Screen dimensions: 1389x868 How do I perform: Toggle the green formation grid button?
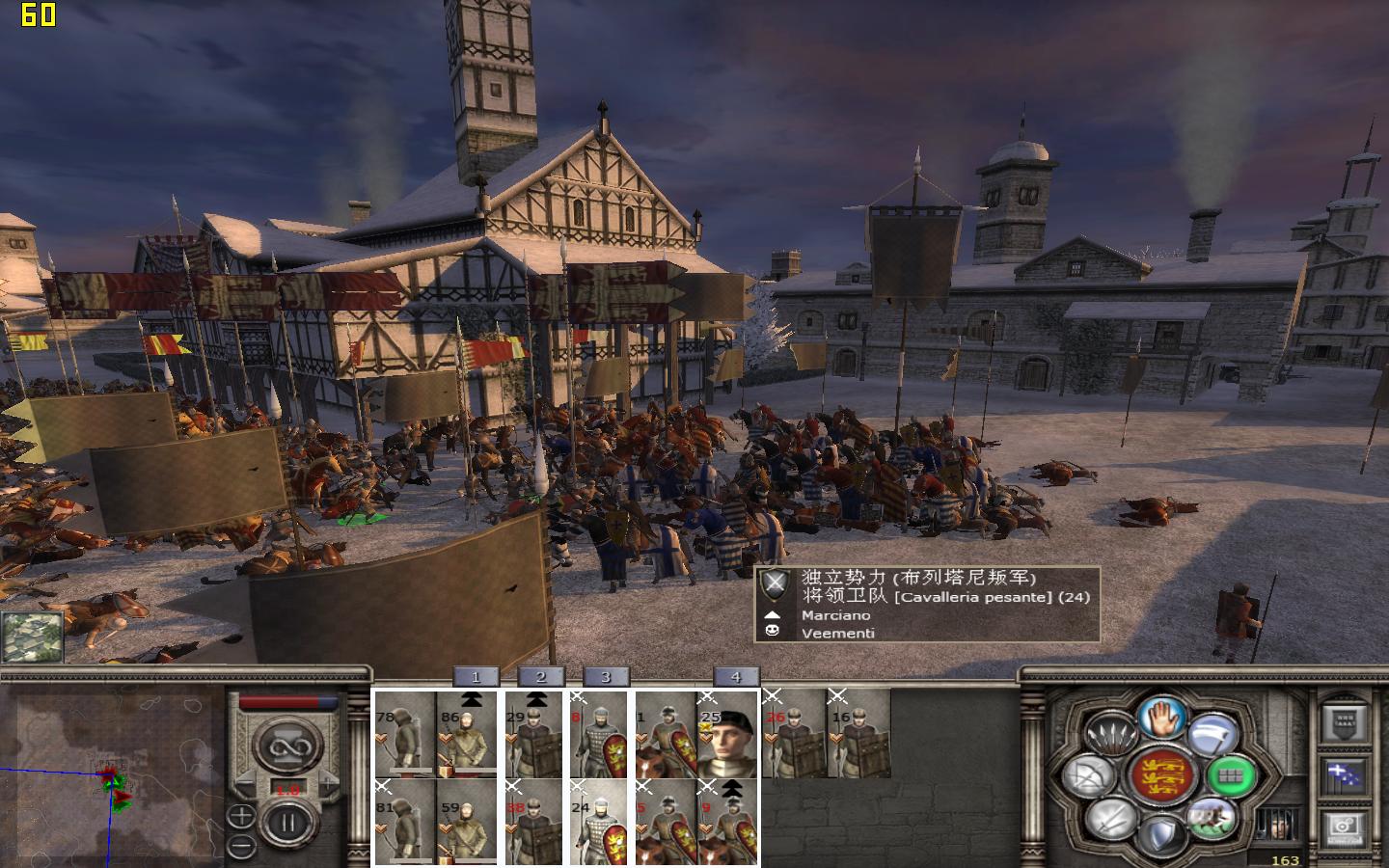point(1230,774)
